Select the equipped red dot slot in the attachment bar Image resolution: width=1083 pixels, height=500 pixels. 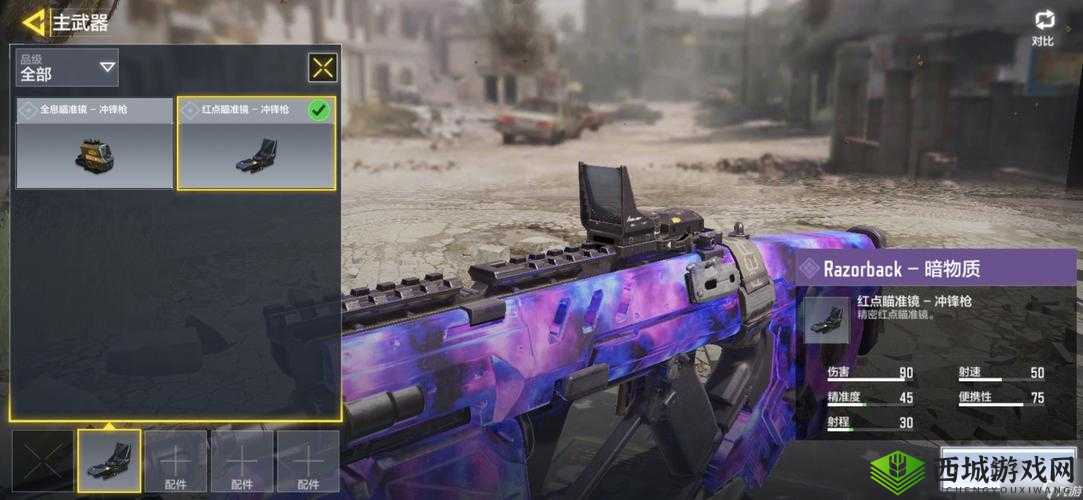tap(109, 461)
